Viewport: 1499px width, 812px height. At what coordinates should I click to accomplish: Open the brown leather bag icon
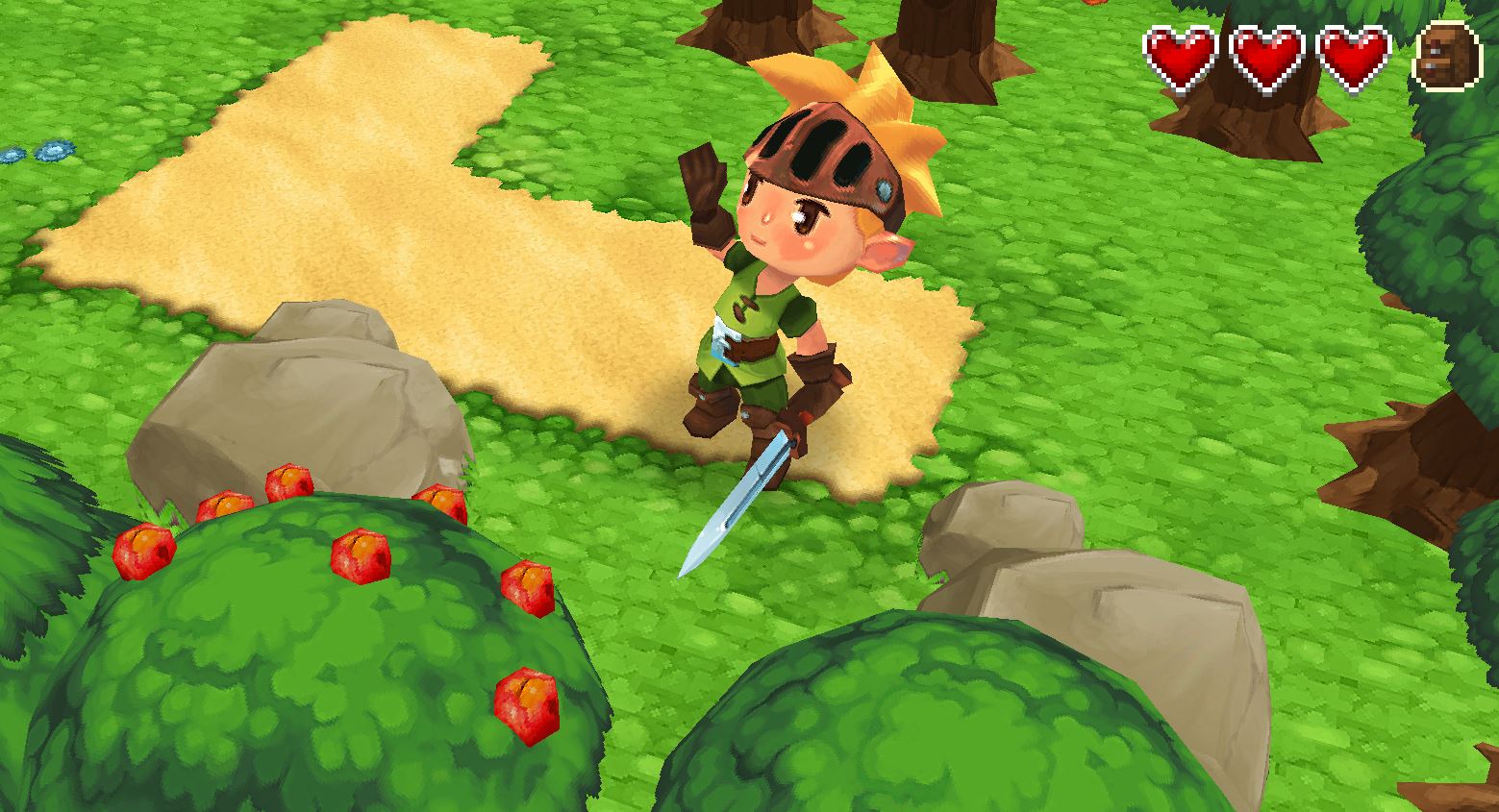[x=1444, y=57]
